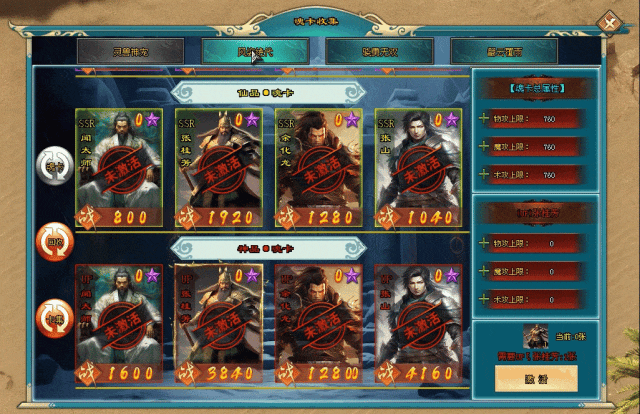
Task: Click the orange 回收 recycle round button
Action: pyautogui.click(x=53, y=239)
